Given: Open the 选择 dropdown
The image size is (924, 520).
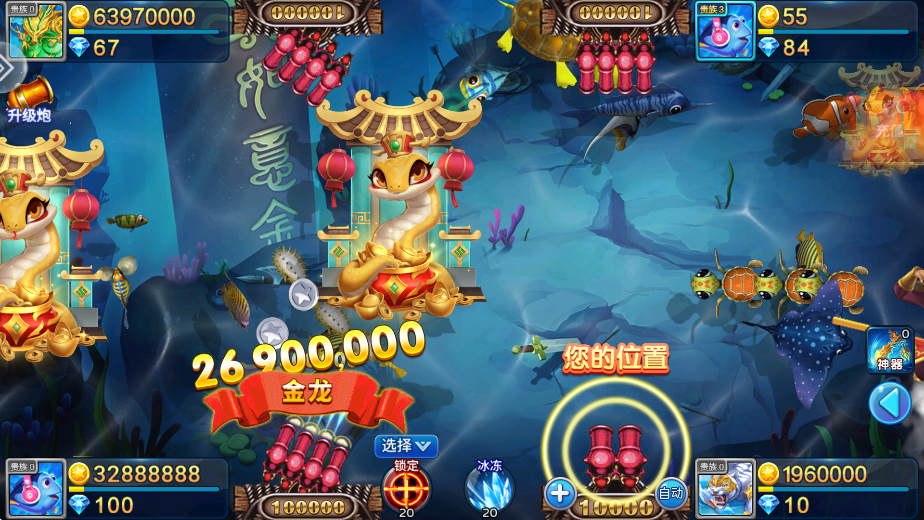Looking at the screenshot, I should 406,446.
